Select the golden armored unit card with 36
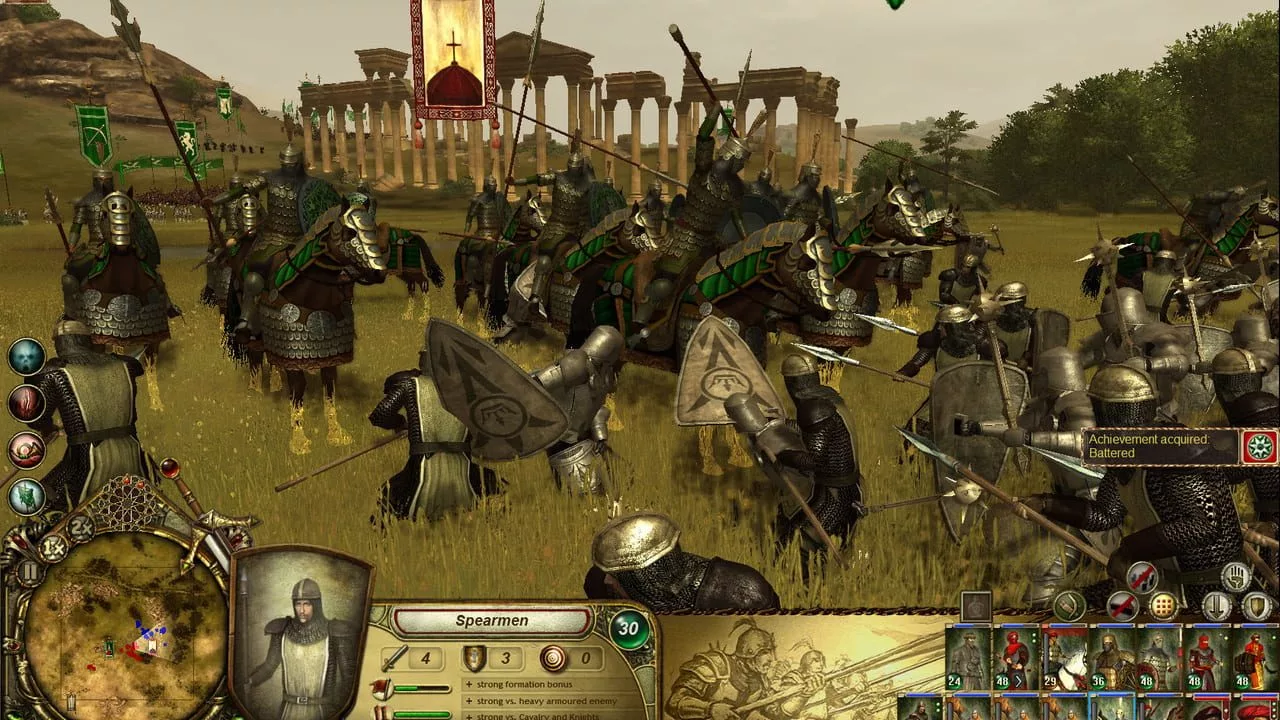Screen dimensions: 1280x720 1112,658
